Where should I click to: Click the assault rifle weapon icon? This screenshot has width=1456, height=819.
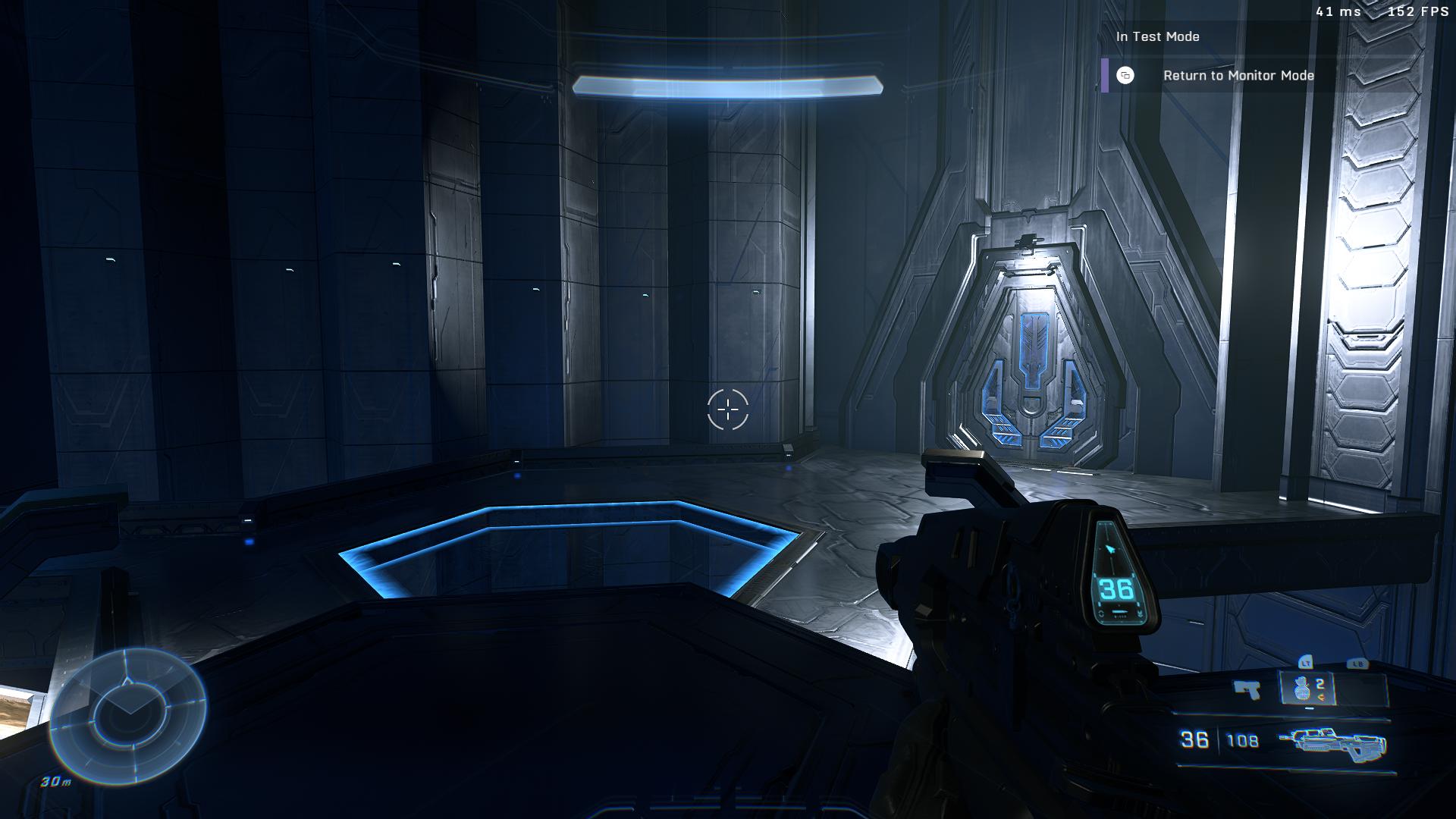point(1331,741)
